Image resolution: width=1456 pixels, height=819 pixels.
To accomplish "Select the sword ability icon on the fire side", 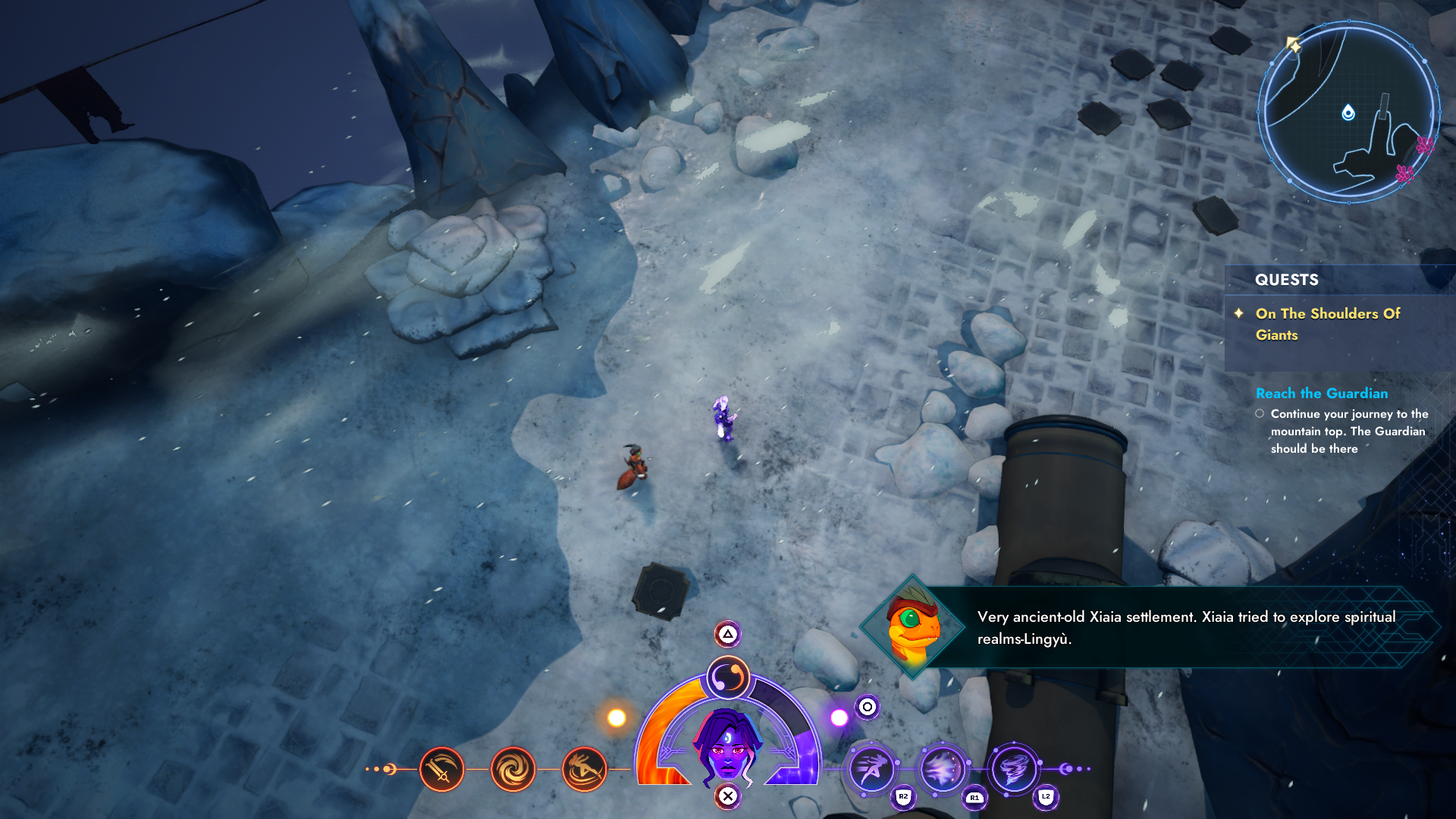I will click(443, 770).
